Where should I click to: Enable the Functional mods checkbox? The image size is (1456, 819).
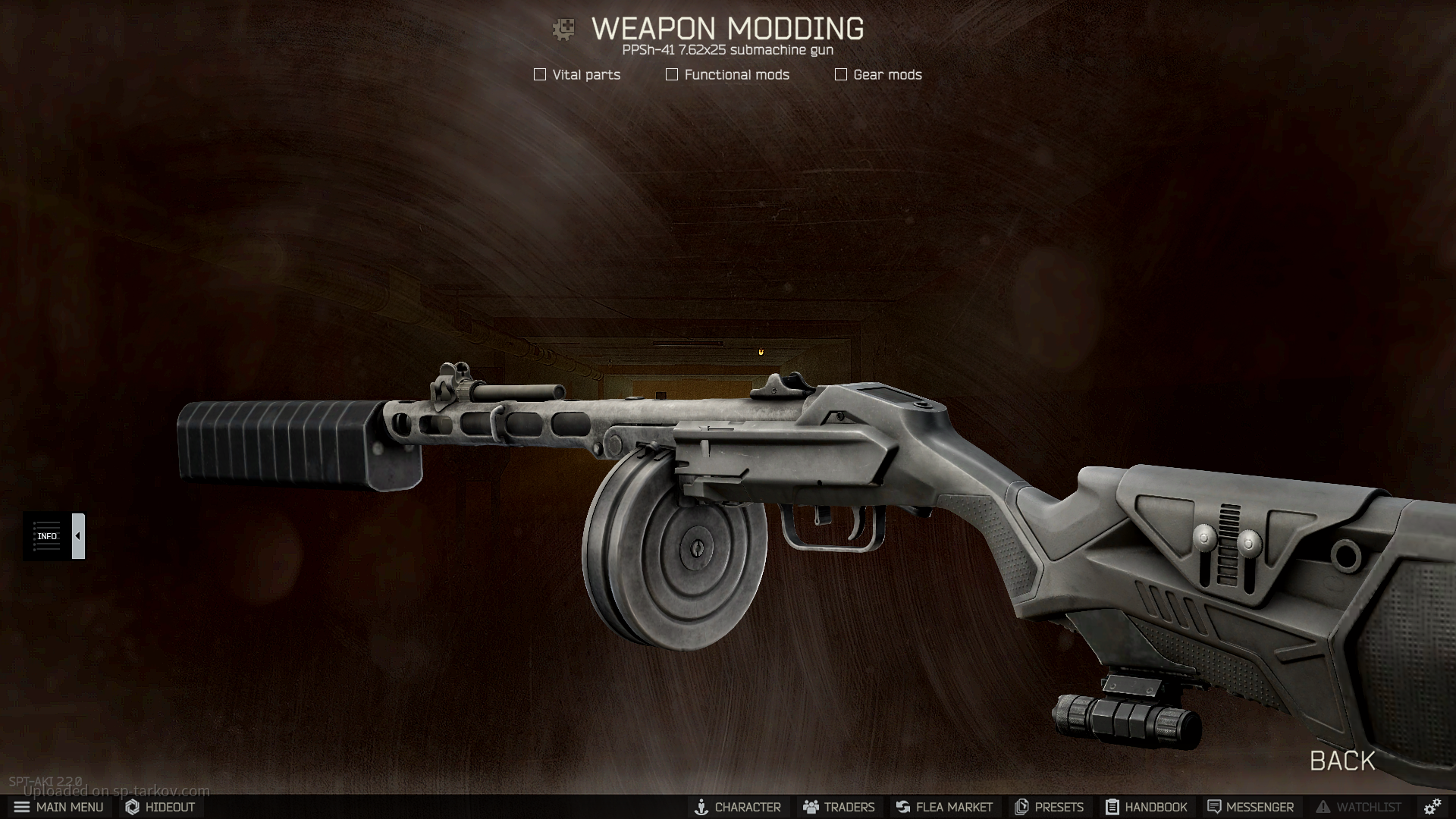point(672,74)
